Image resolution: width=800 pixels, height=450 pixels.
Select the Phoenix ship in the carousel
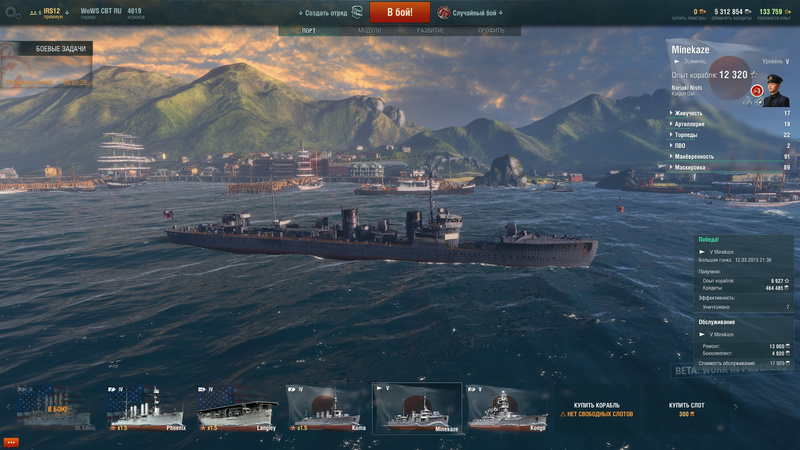[145, 408]
